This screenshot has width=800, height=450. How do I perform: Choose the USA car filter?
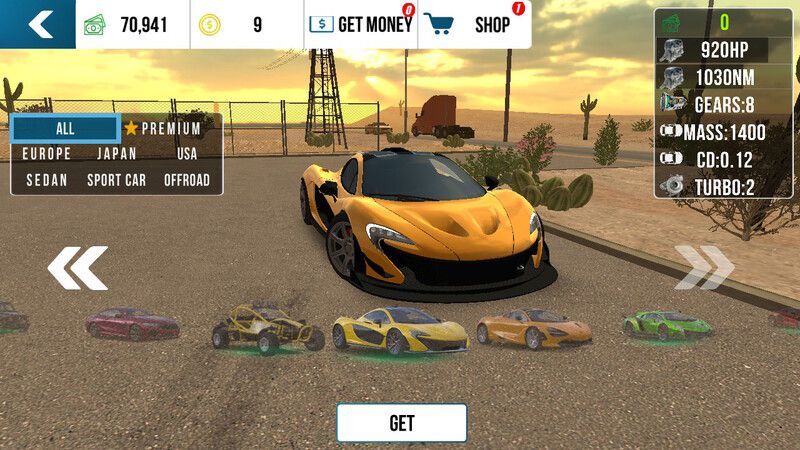[x=187, y=154]
